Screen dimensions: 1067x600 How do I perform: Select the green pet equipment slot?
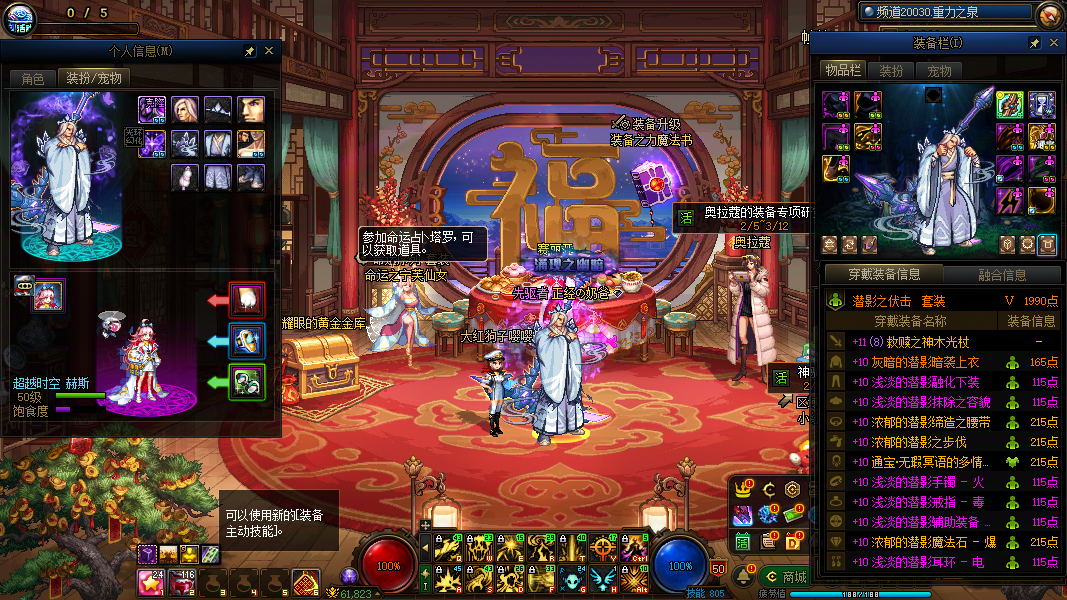246,381
